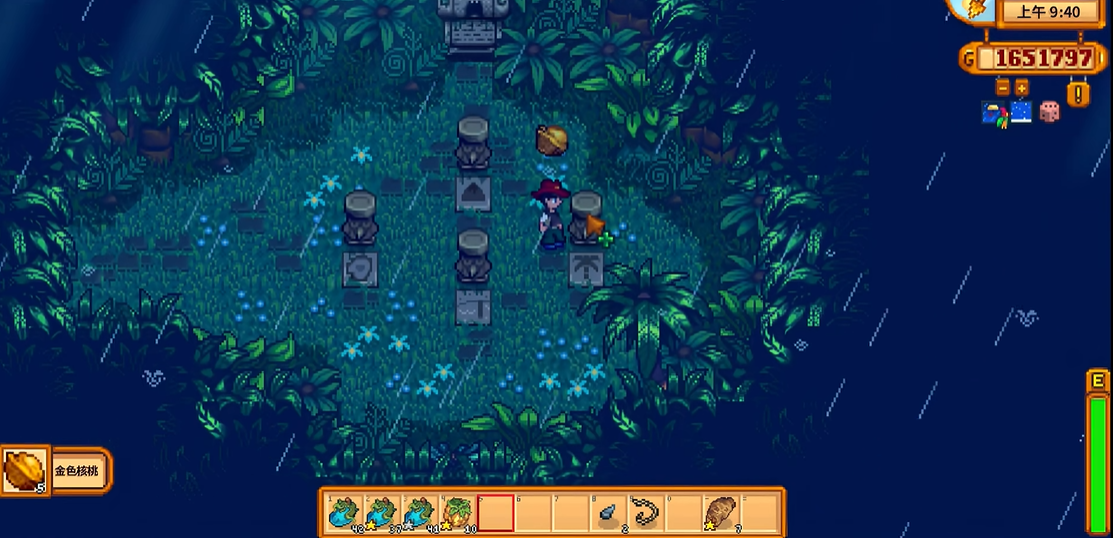
Task: Click the minus zoom-out button
Action: 1003,88
